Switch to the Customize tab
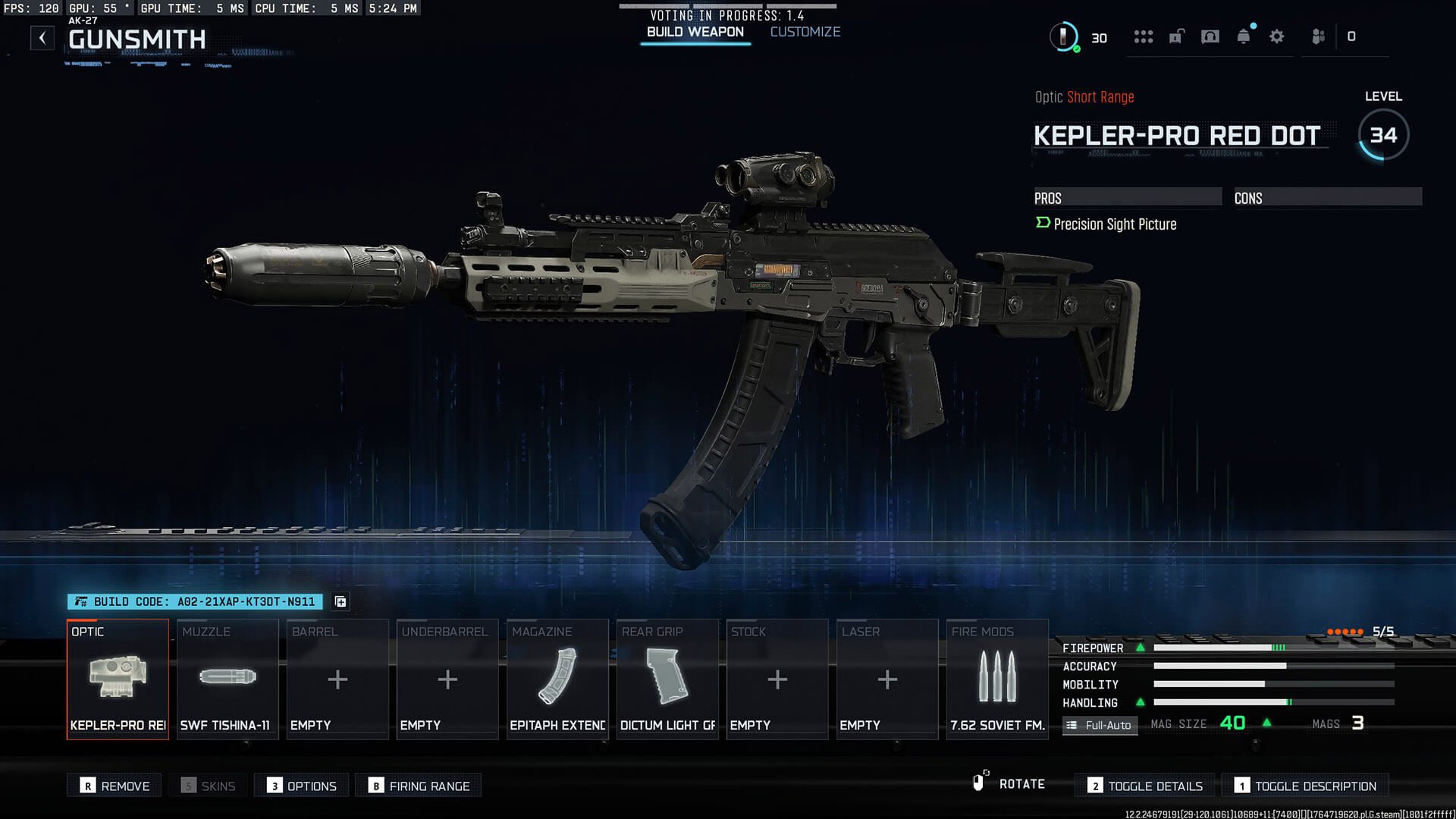The height and width of the screenshot is (819, 1456). point(805,32)
